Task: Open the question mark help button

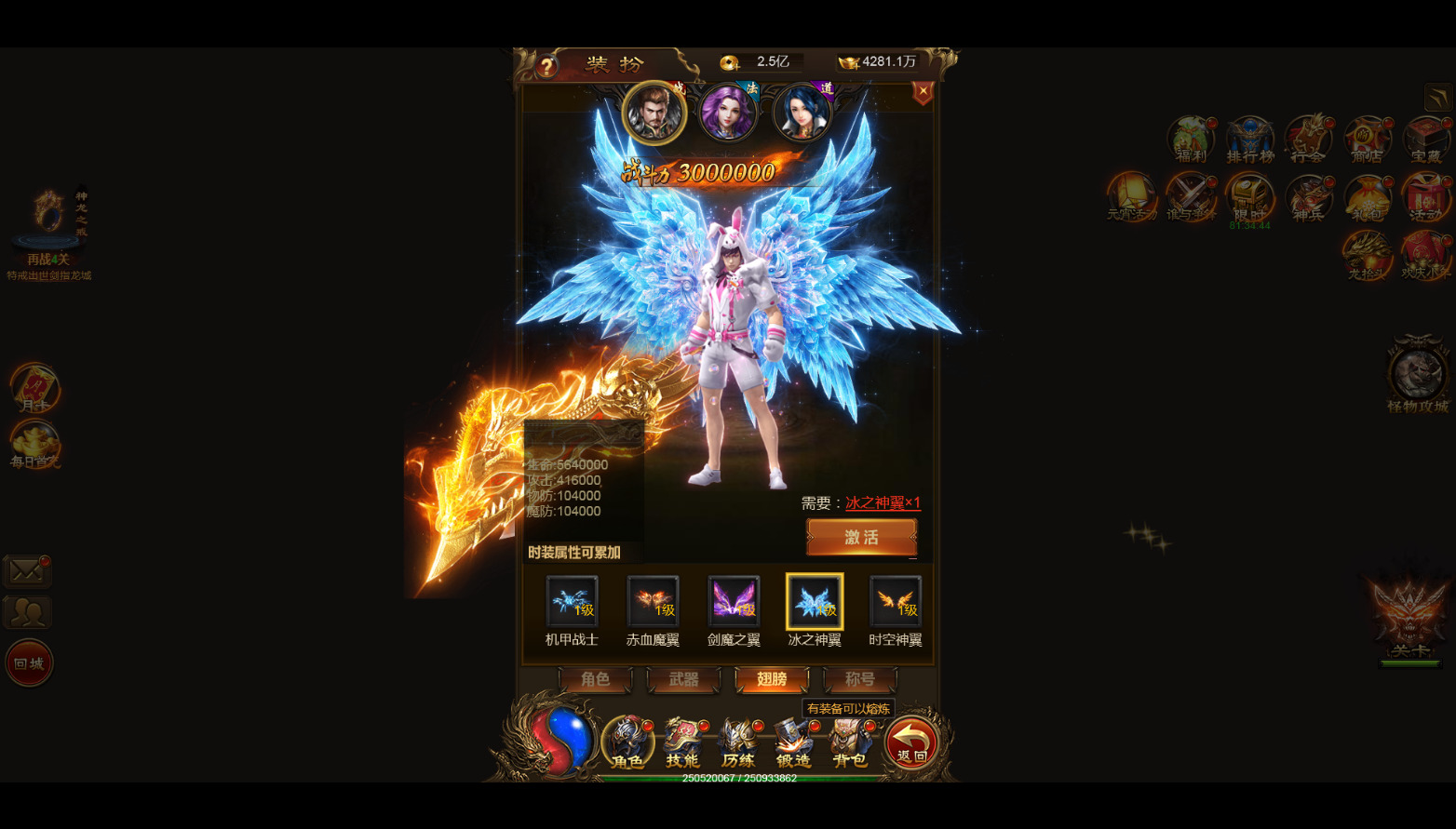Action: (x=546, y=66)
